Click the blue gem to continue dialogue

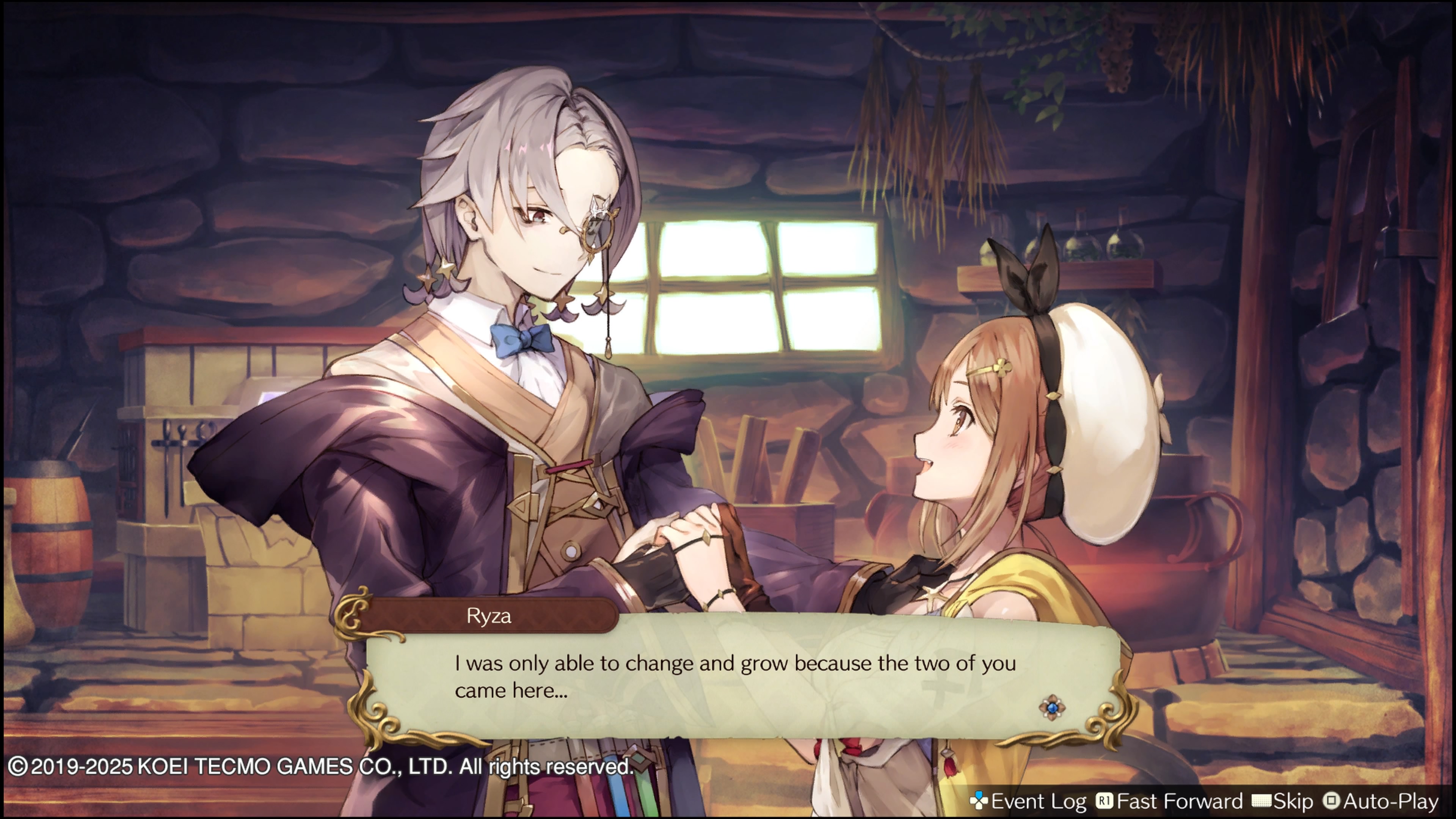pos(1052,708)
